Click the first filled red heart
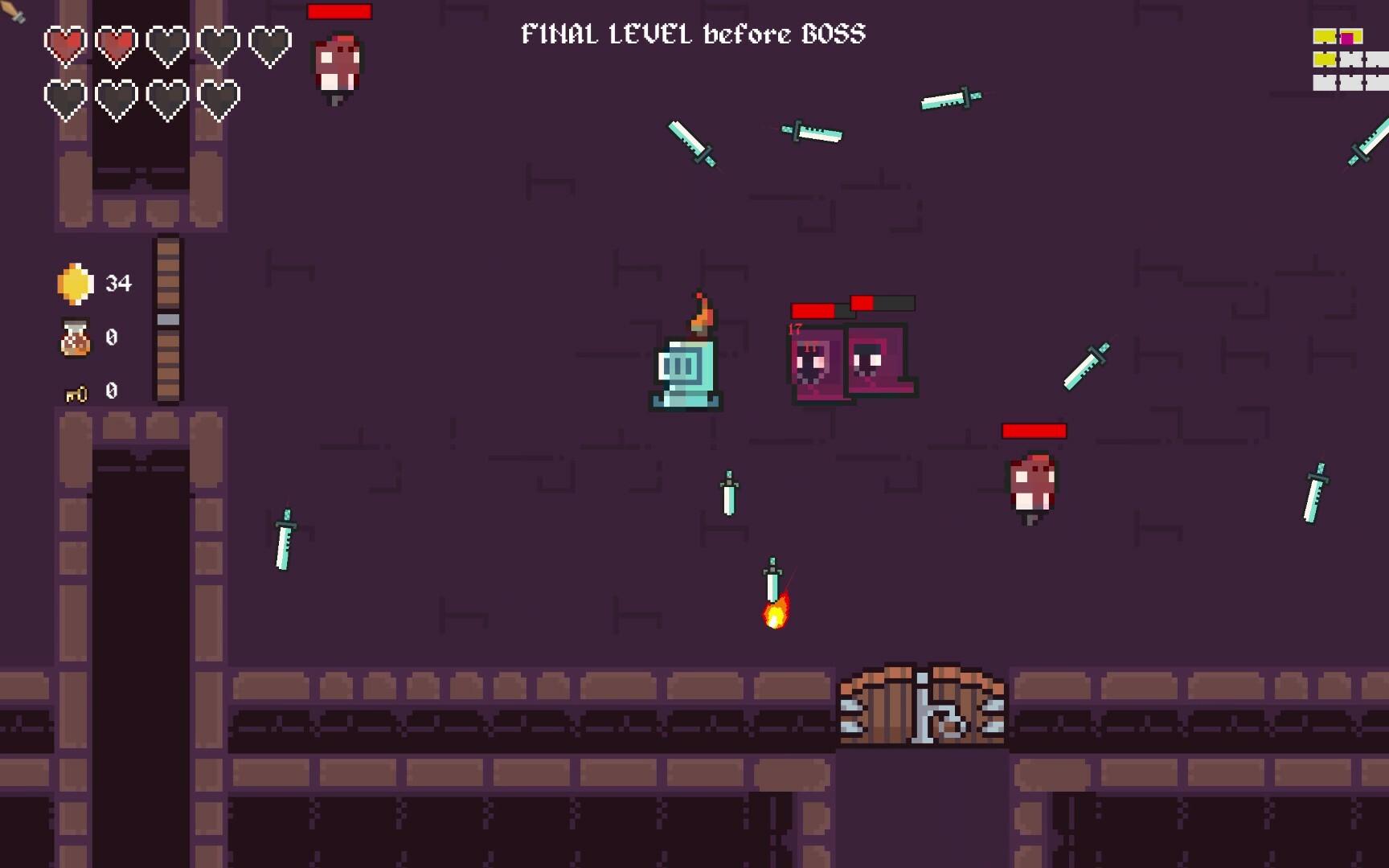This screenshot has width=1389, height=868. pyautogui.click(x=64, y=44)
